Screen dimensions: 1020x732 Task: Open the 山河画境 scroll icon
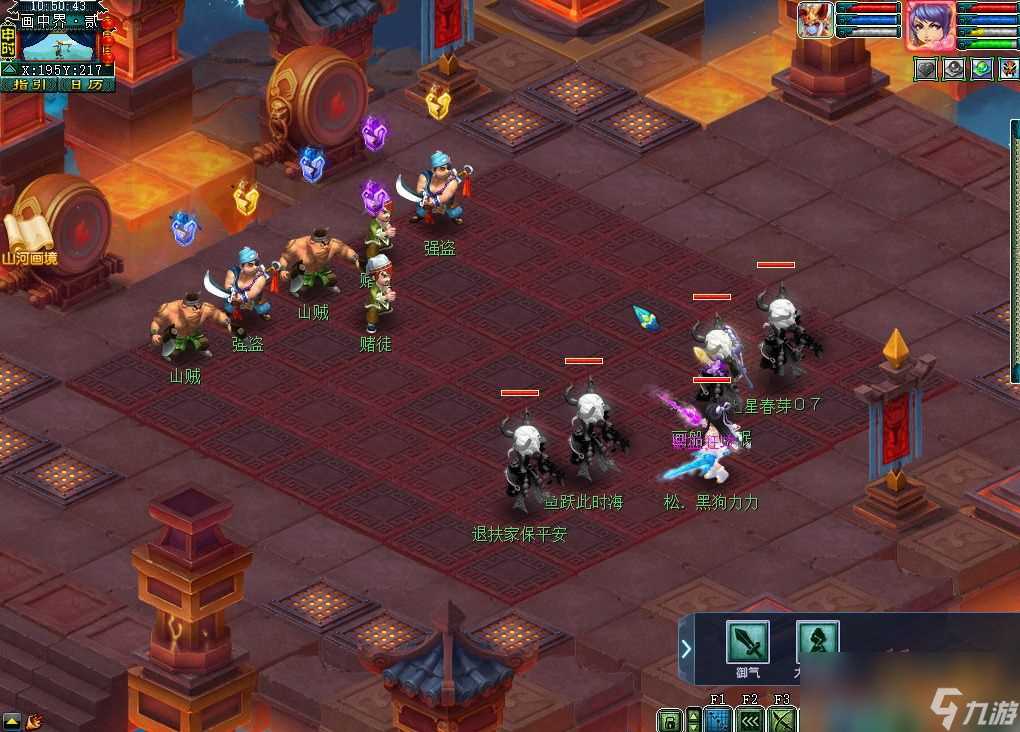pos(27,240)
